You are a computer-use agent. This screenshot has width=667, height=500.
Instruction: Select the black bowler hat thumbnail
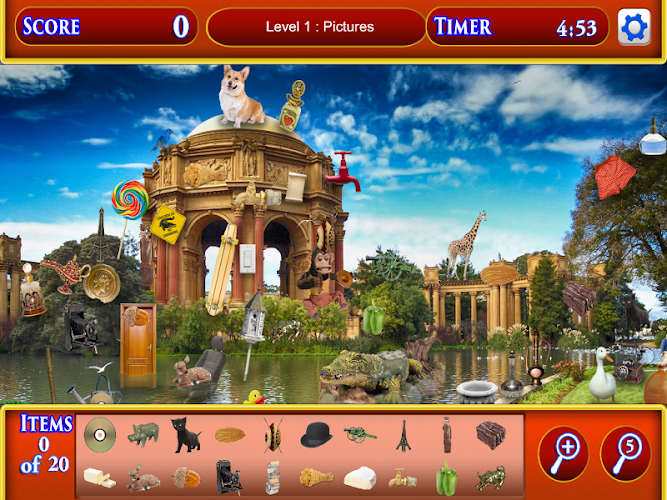(x=316, y=434)
